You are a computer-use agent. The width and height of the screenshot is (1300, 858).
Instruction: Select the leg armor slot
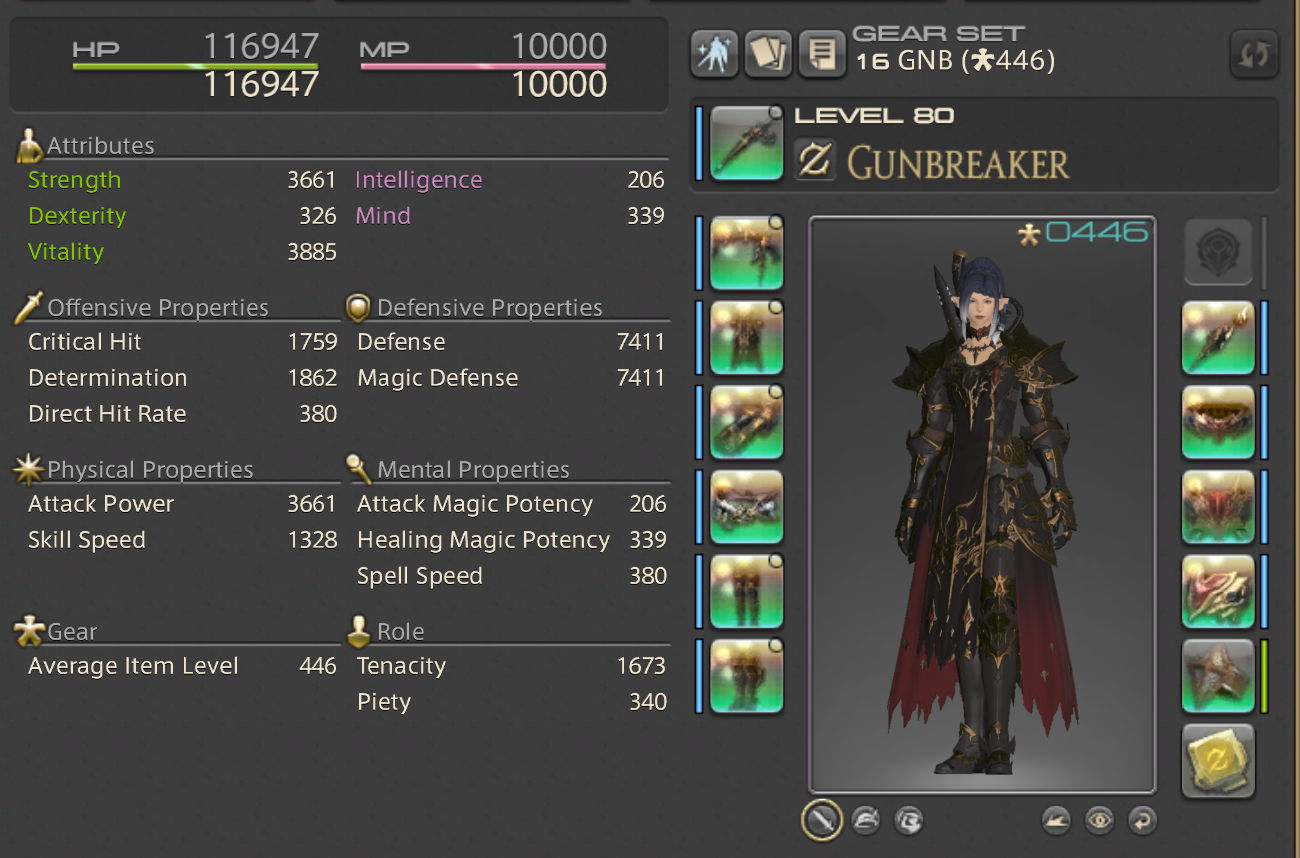[x=746, y=591]
